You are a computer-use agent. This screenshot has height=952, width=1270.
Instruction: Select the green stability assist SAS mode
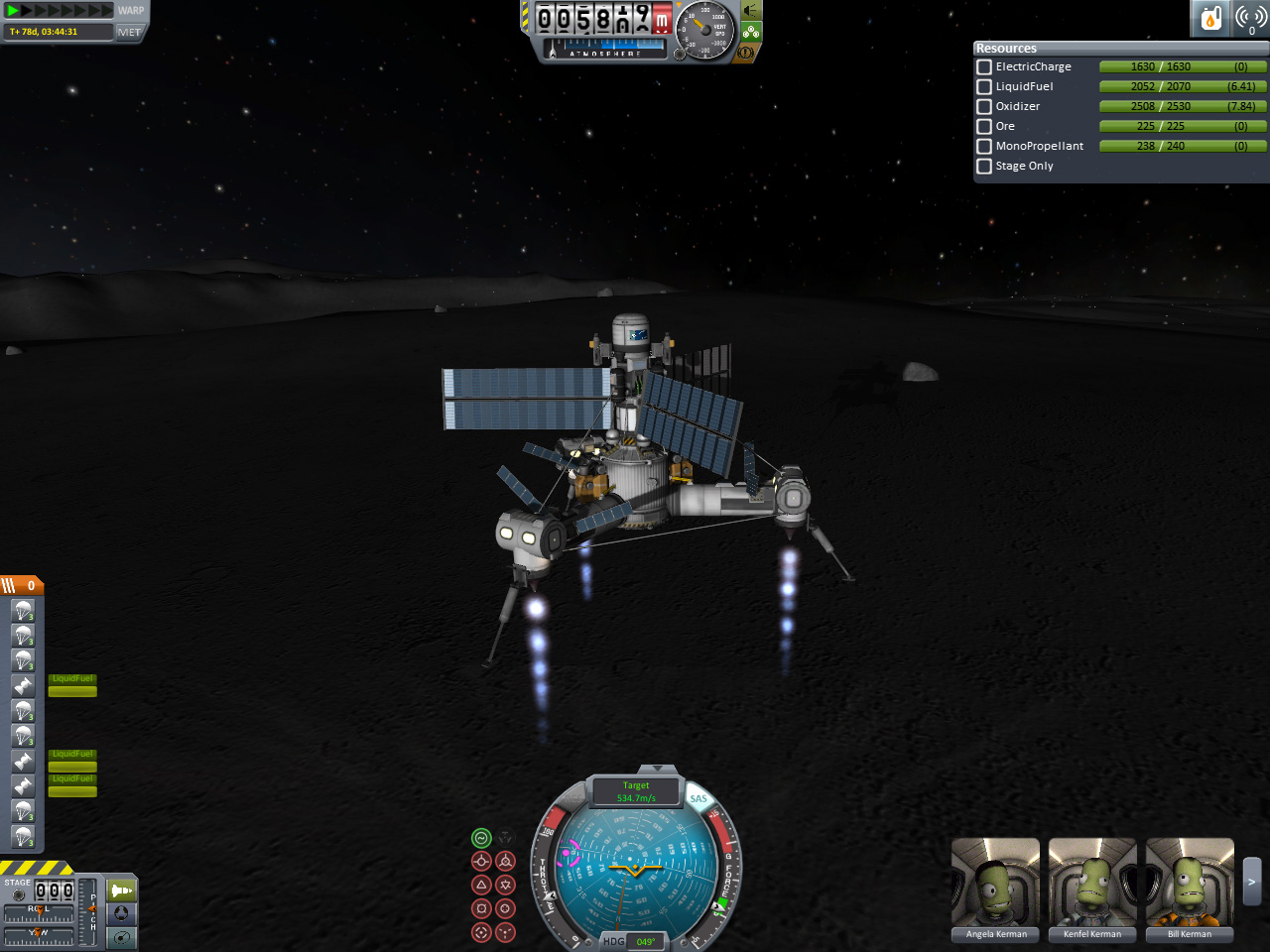tap(481, 838)
